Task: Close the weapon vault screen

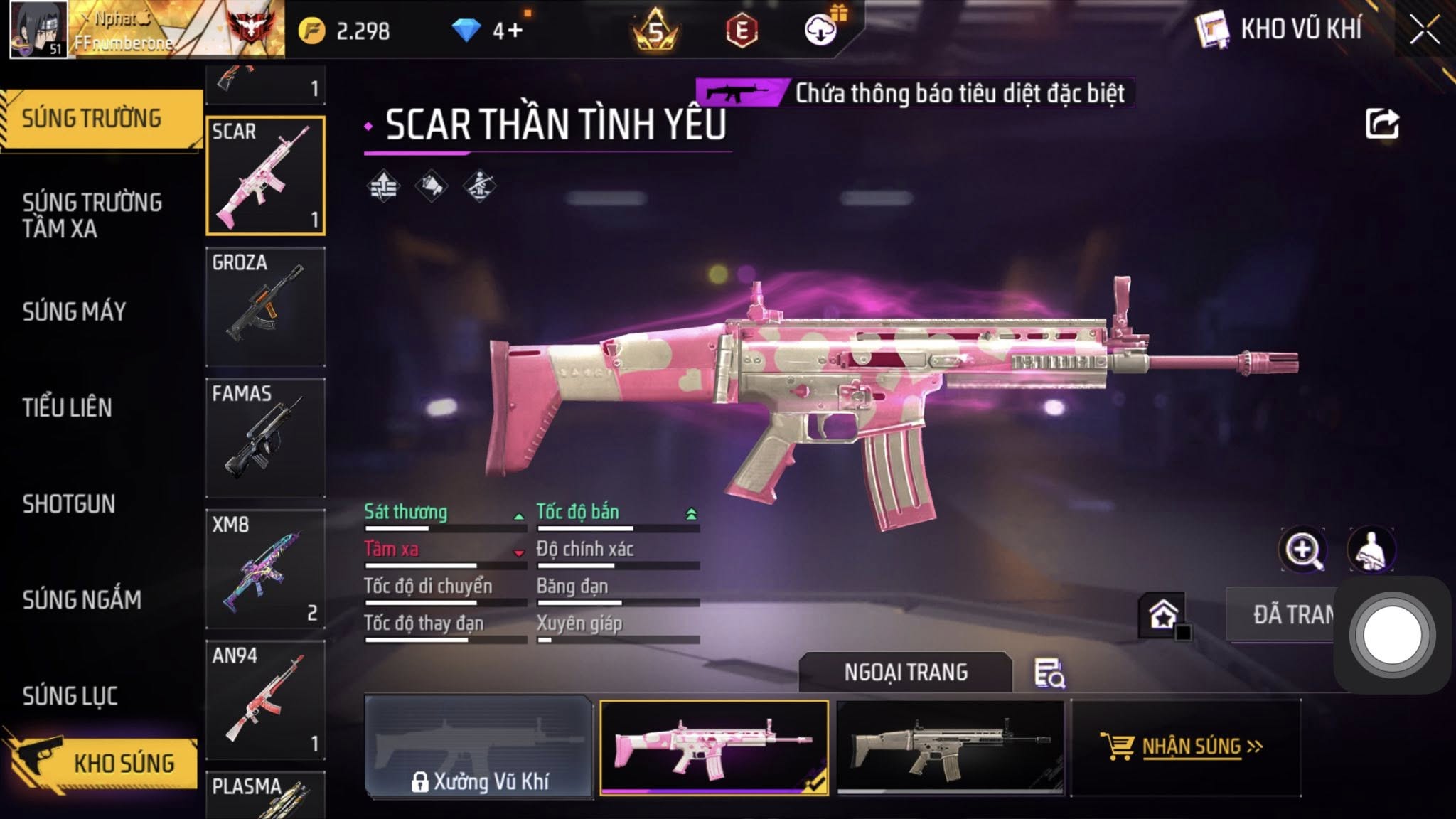Action: click(x=1424, y=31)
